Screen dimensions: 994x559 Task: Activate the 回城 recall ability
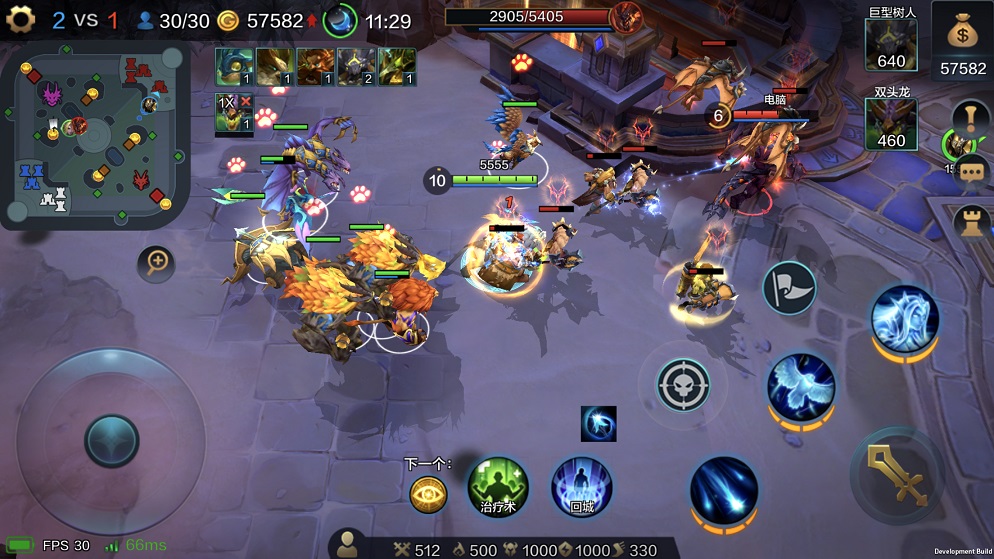tap(581, 487)
